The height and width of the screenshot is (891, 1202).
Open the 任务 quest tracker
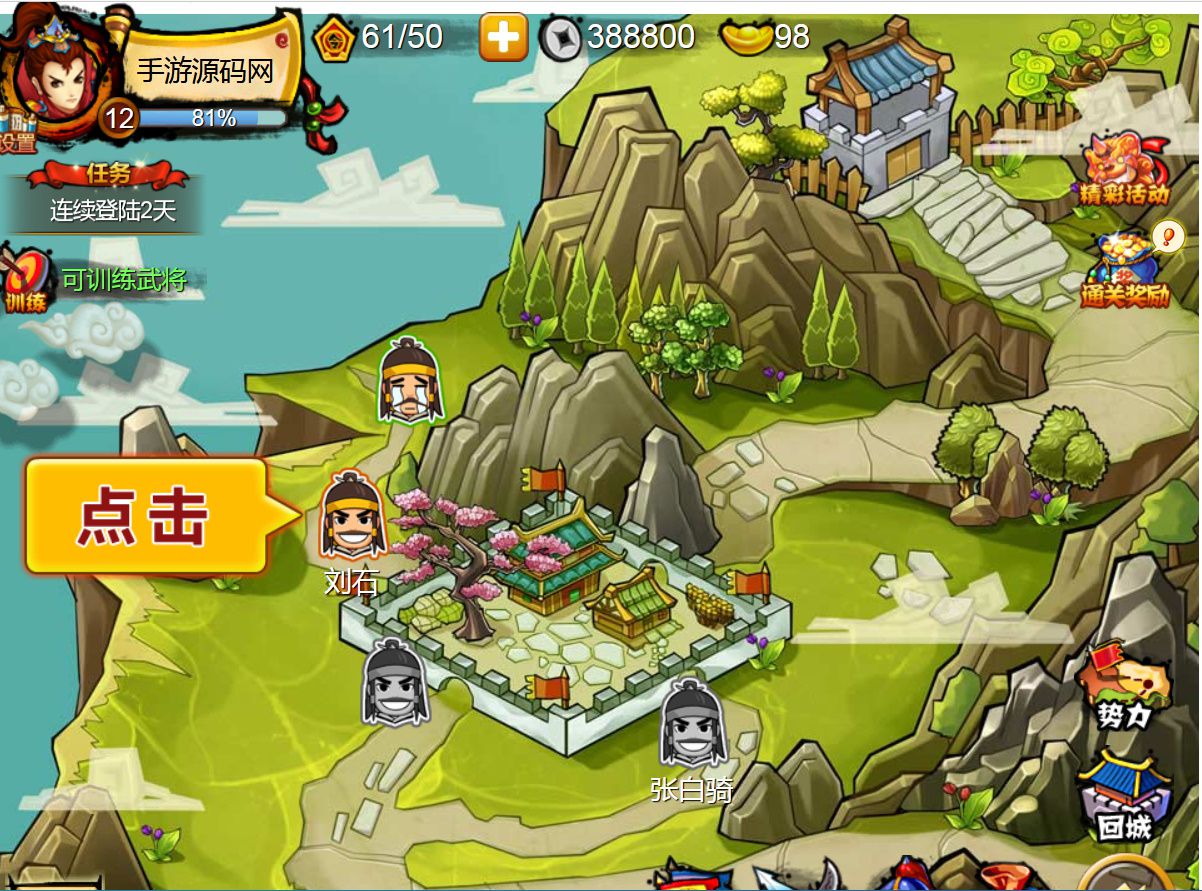click(110, 195)
